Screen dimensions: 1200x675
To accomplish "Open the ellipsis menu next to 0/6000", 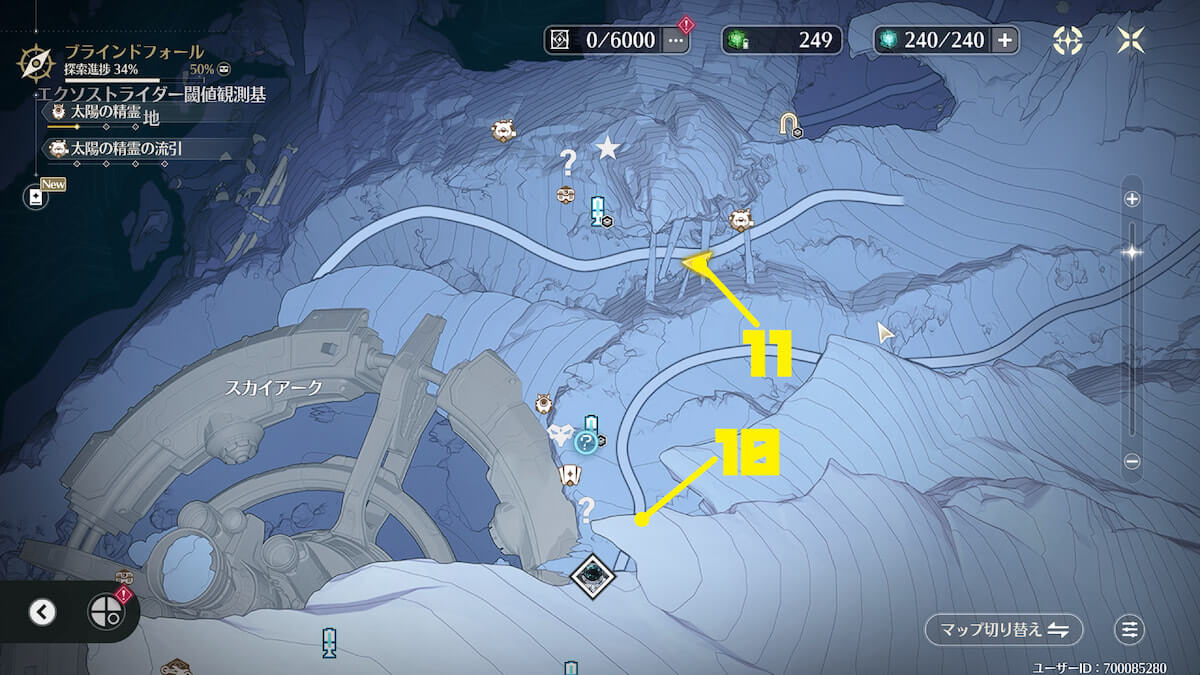I will click(677, 40).
